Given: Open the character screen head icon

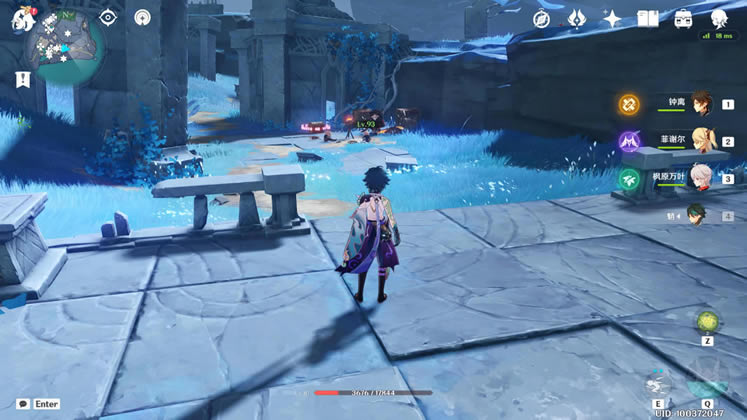Looking at the screenshot, I should [719, 19].
